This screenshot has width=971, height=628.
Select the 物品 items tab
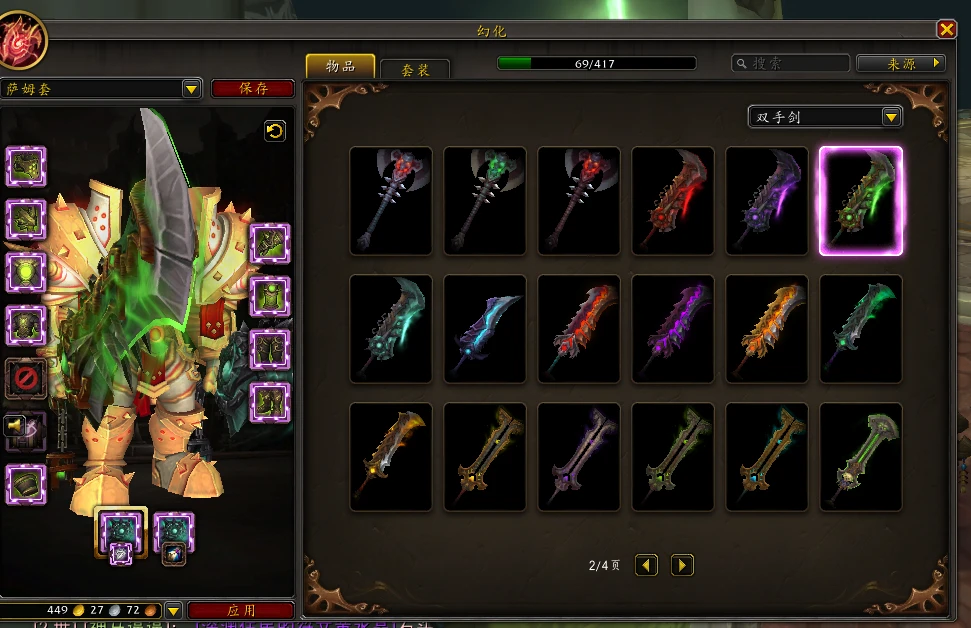(340, 66)
